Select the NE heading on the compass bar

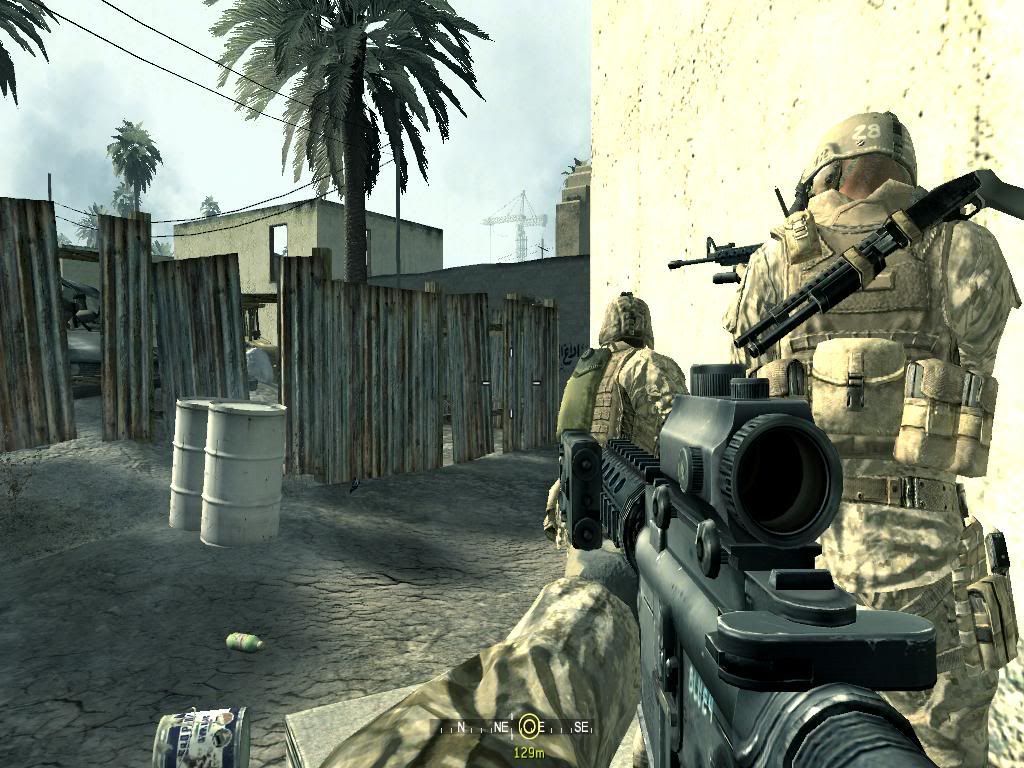point(500,727)
